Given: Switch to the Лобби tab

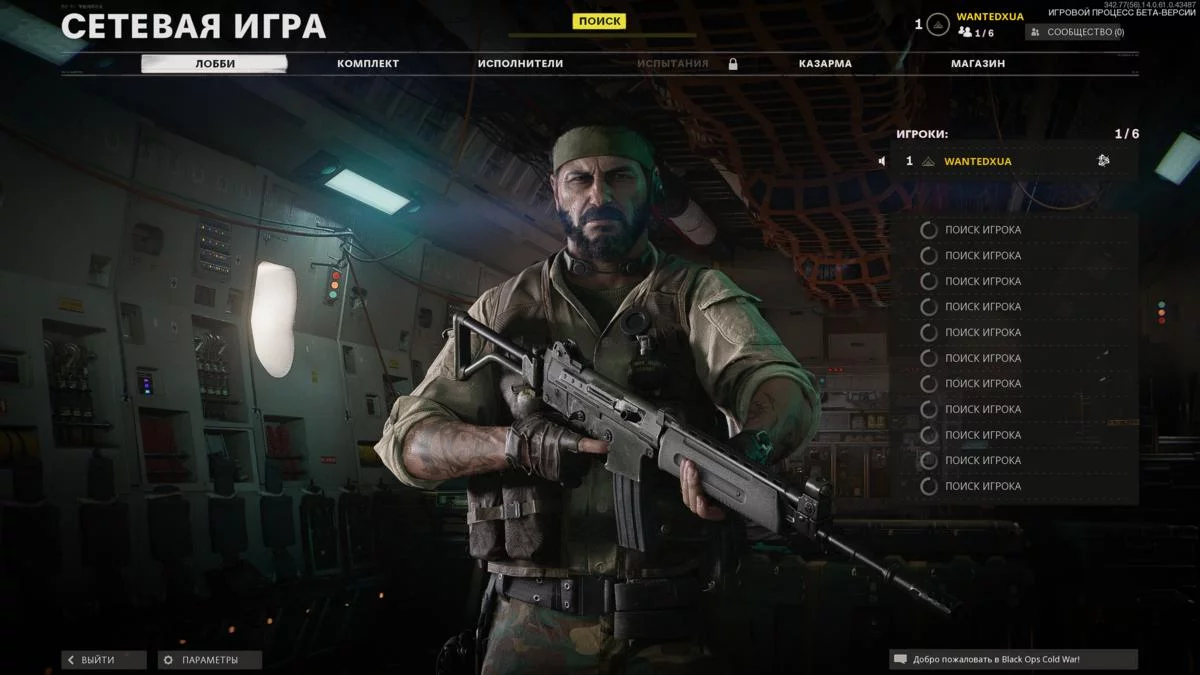Looking at the screenshot, I should coord(214,63).
